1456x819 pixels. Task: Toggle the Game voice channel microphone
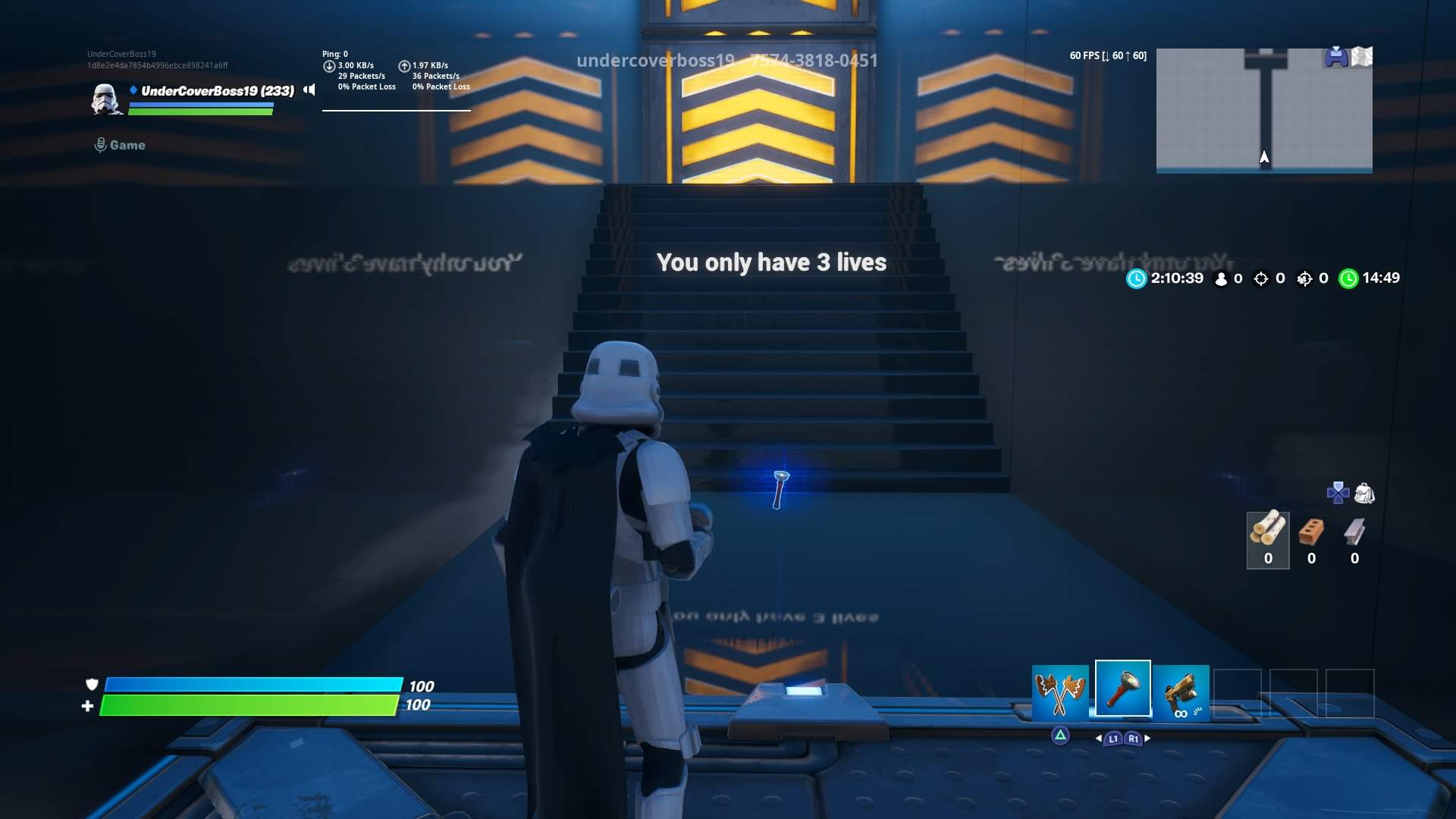pos(101,144)
